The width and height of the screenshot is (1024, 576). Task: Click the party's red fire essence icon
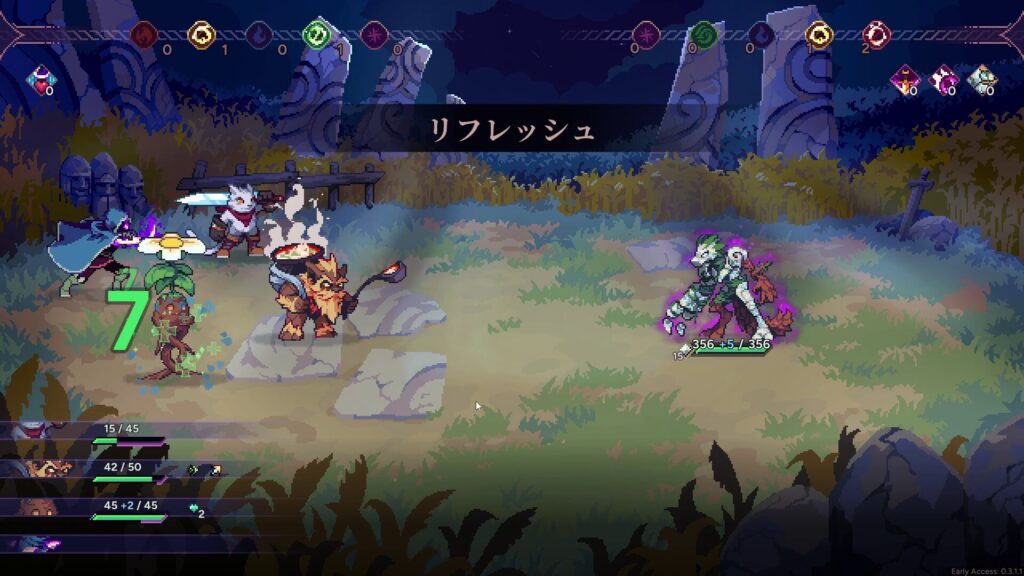144,36
